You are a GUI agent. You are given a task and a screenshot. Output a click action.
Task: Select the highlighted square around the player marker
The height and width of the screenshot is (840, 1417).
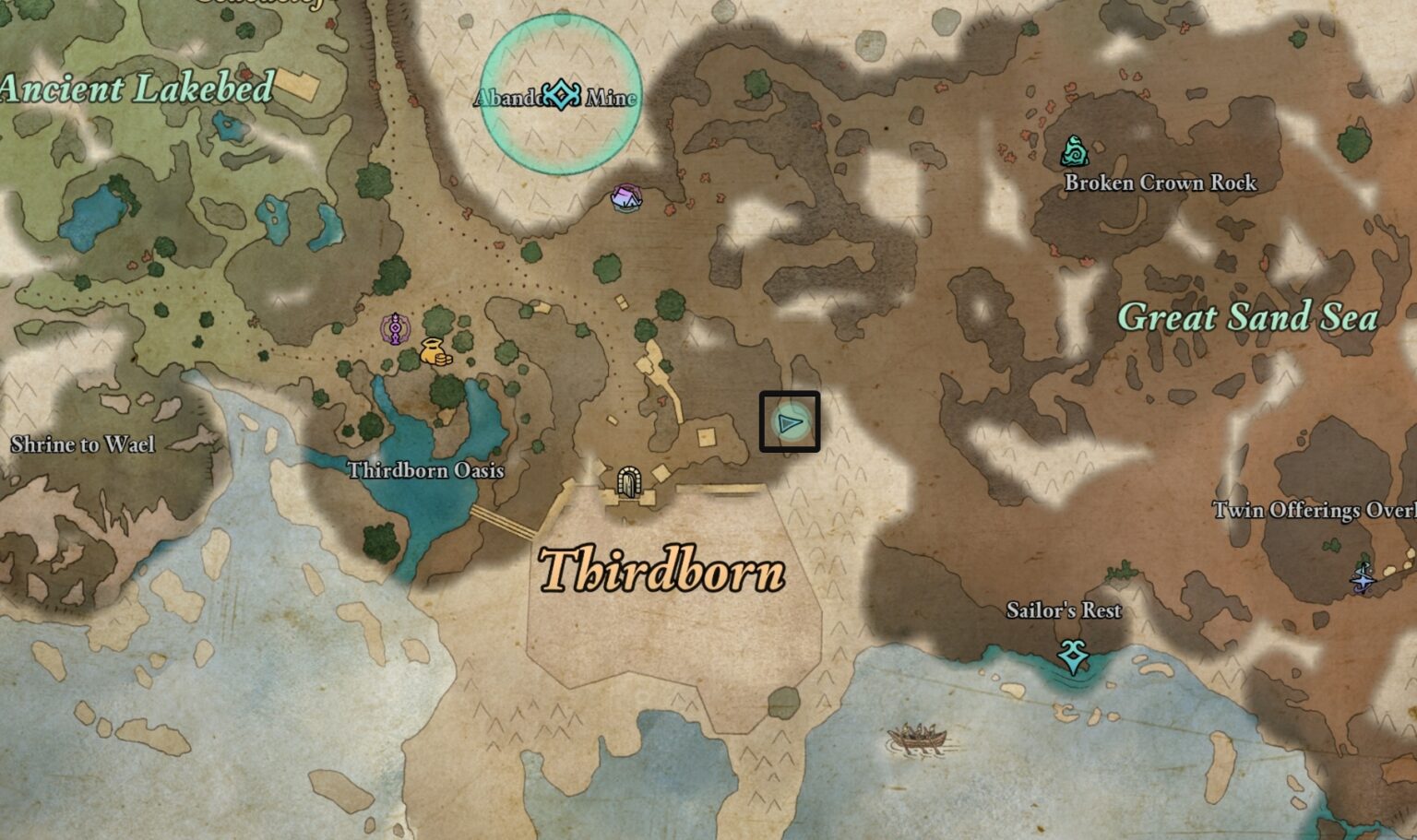click(790, 423)
